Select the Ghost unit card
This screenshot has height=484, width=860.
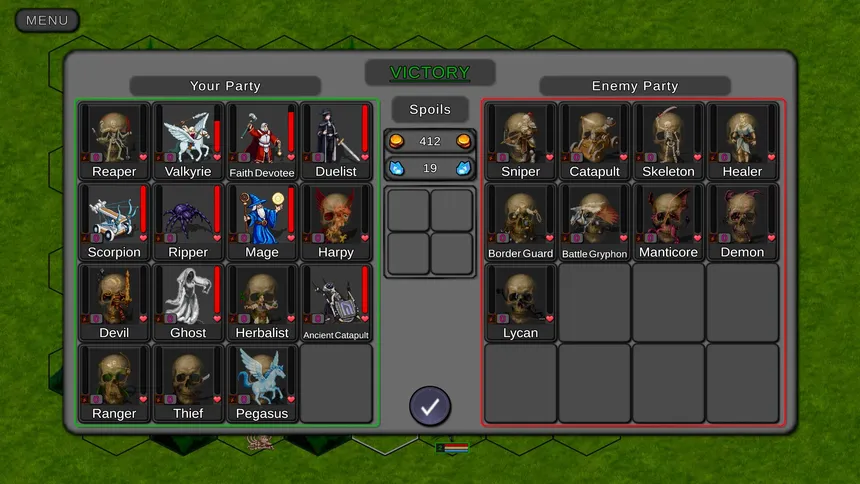[188, 303]
